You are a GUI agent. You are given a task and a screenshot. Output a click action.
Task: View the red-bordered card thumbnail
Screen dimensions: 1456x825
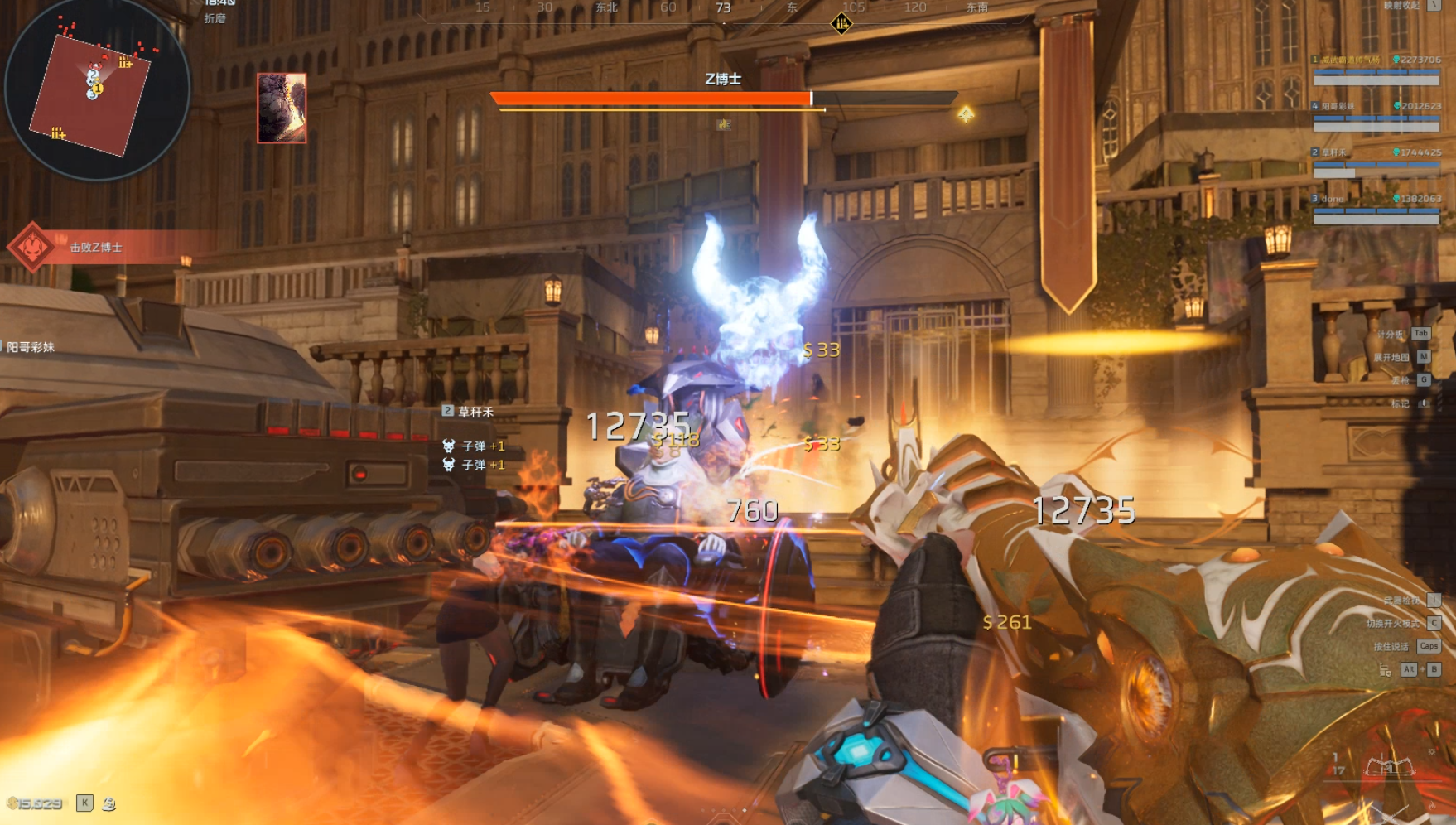point(282,108)
